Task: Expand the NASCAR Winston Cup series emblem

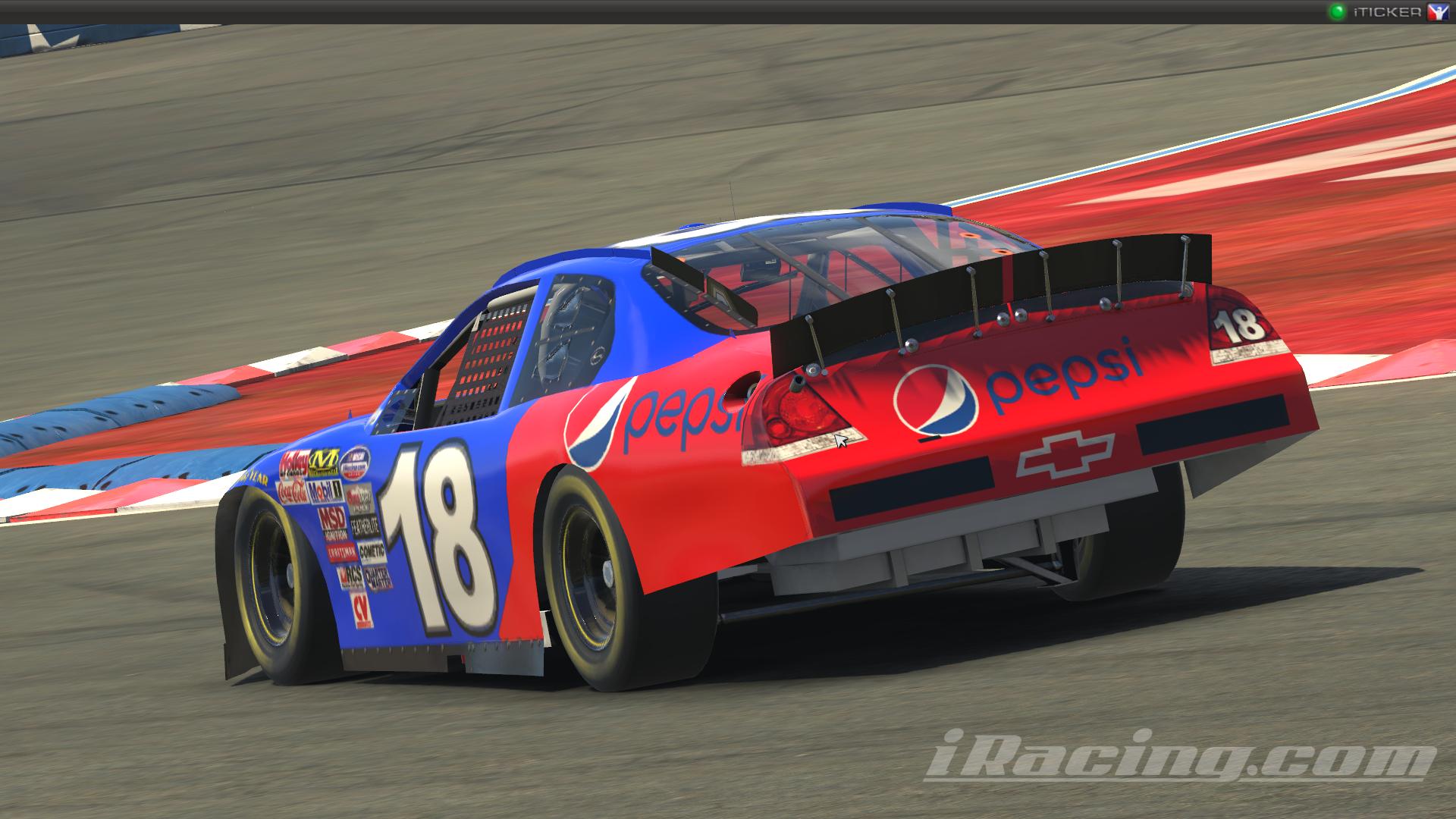Action: tap(356, 463)
